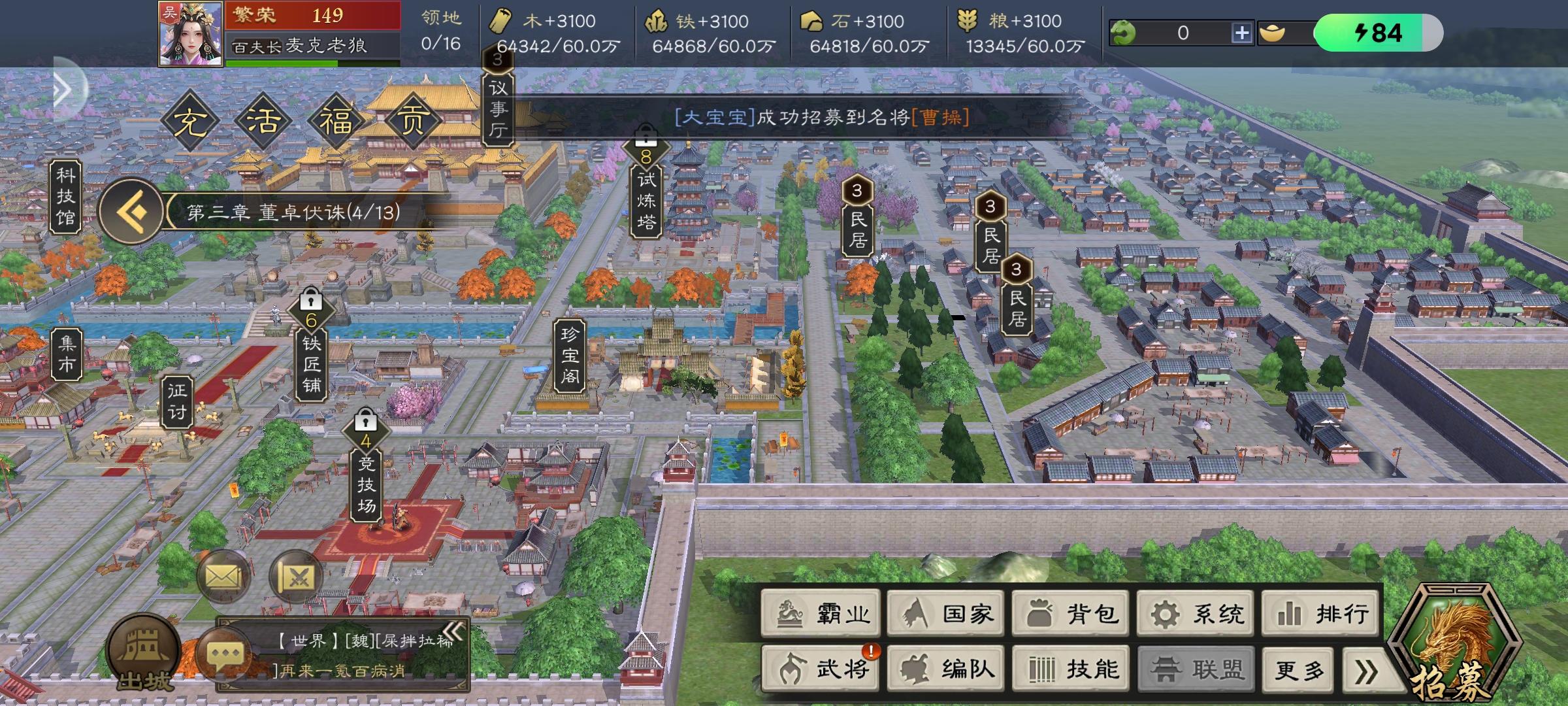
Task: Select the 编队 (formation) icon
Action: (945, 668)
